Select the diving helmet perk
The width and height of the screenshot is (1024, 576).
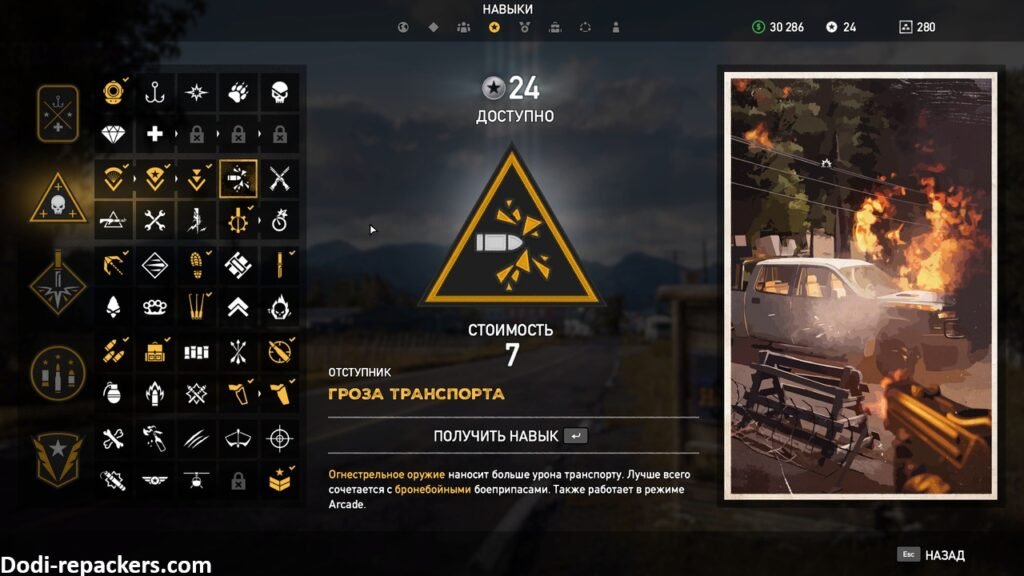point(113,92)
